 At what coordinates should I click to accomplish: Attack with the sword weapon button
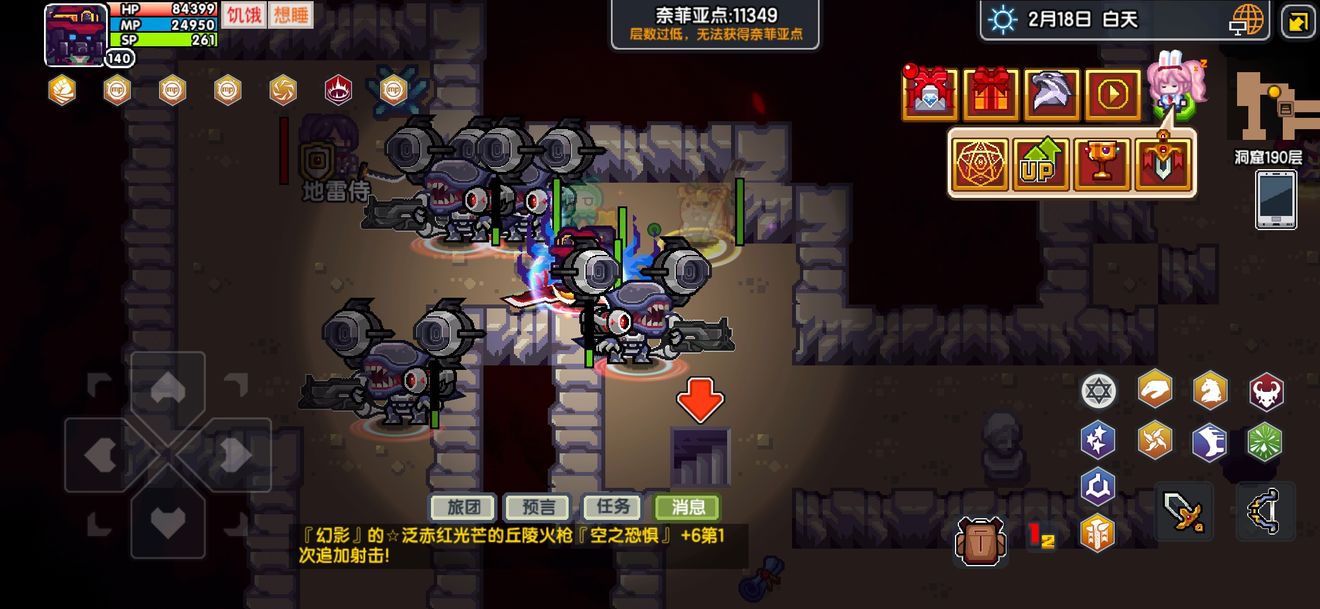pos(1185,511)
